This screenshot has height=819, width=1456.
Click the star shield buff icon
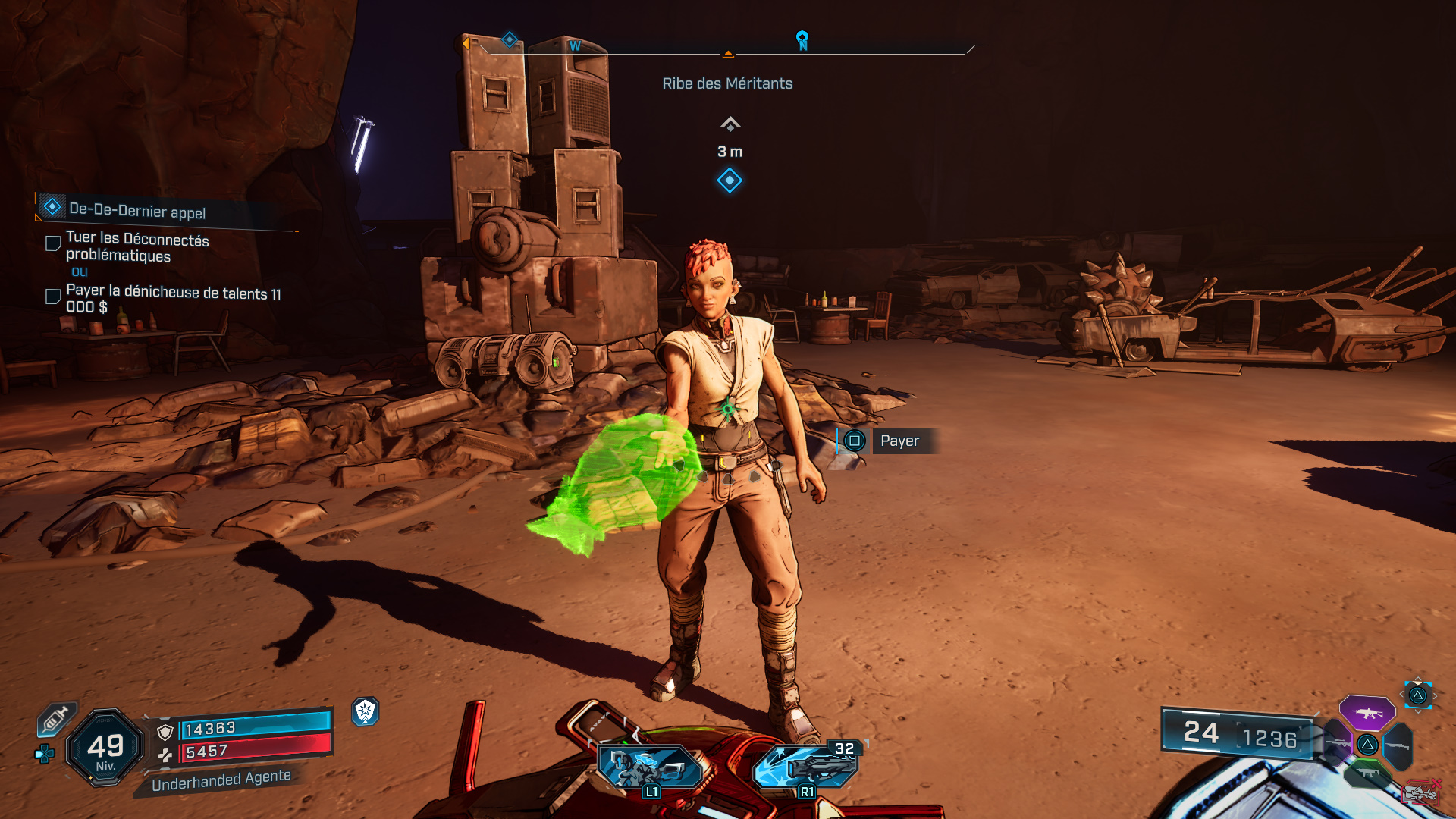366,711
